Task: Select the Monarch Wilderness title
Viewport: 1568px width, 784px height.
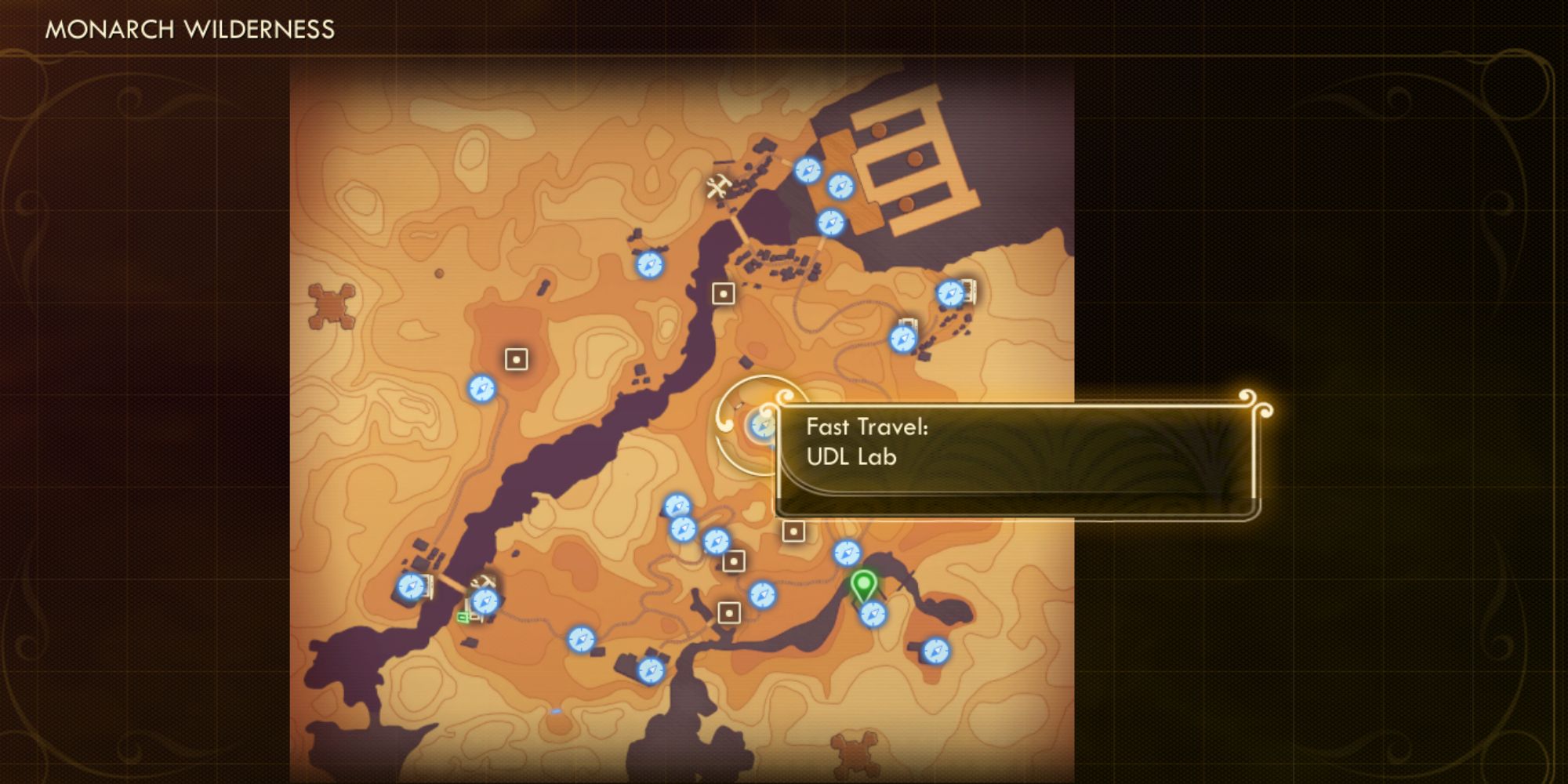Action: click(188, 31)
